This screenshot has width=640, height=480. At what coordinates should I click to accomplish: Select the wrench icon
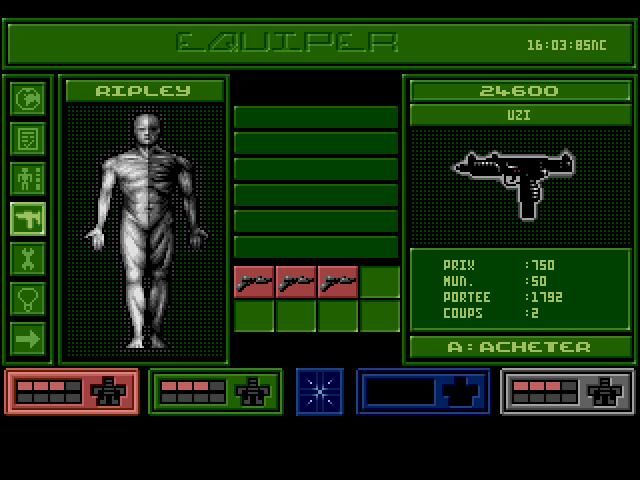click(28, 258)
